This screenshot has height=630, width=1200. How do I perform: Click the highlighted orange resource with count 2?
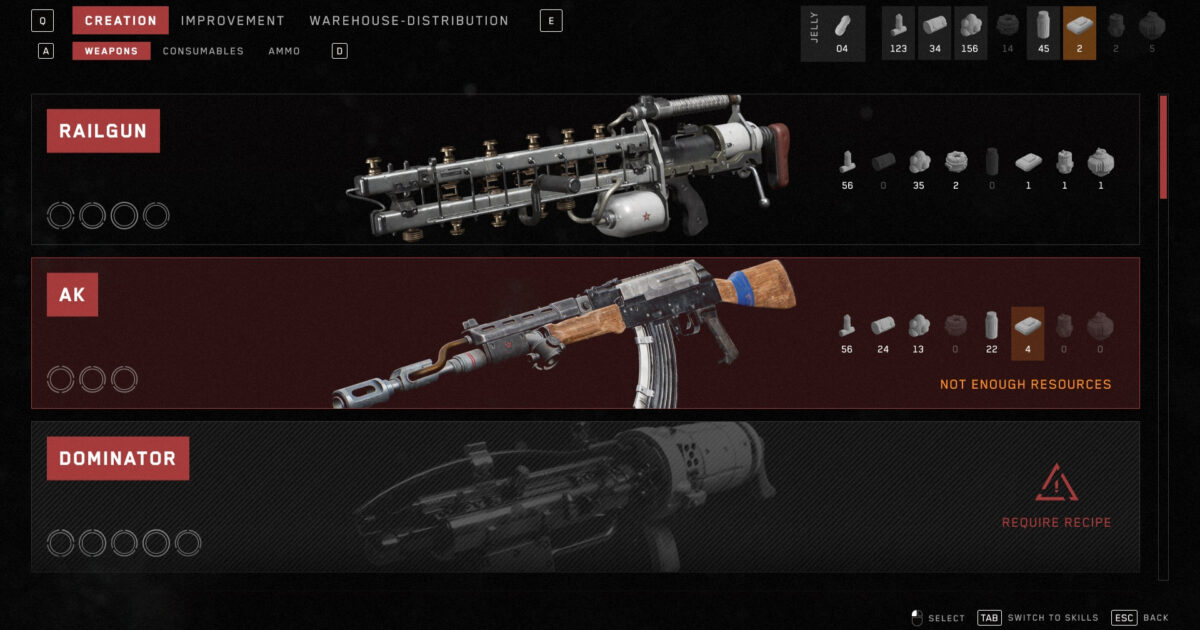[x=1079, y=33]
